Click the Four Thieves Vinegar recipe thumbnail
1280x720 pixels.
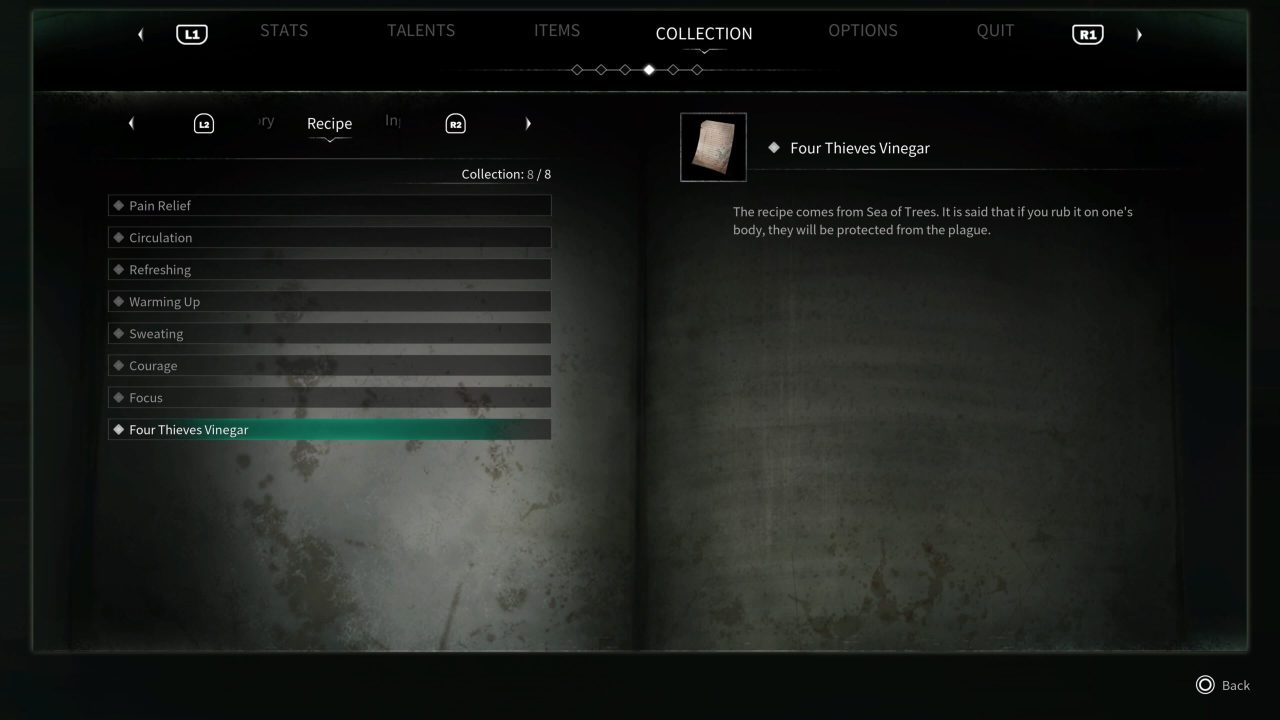click(x=713, y=147)
